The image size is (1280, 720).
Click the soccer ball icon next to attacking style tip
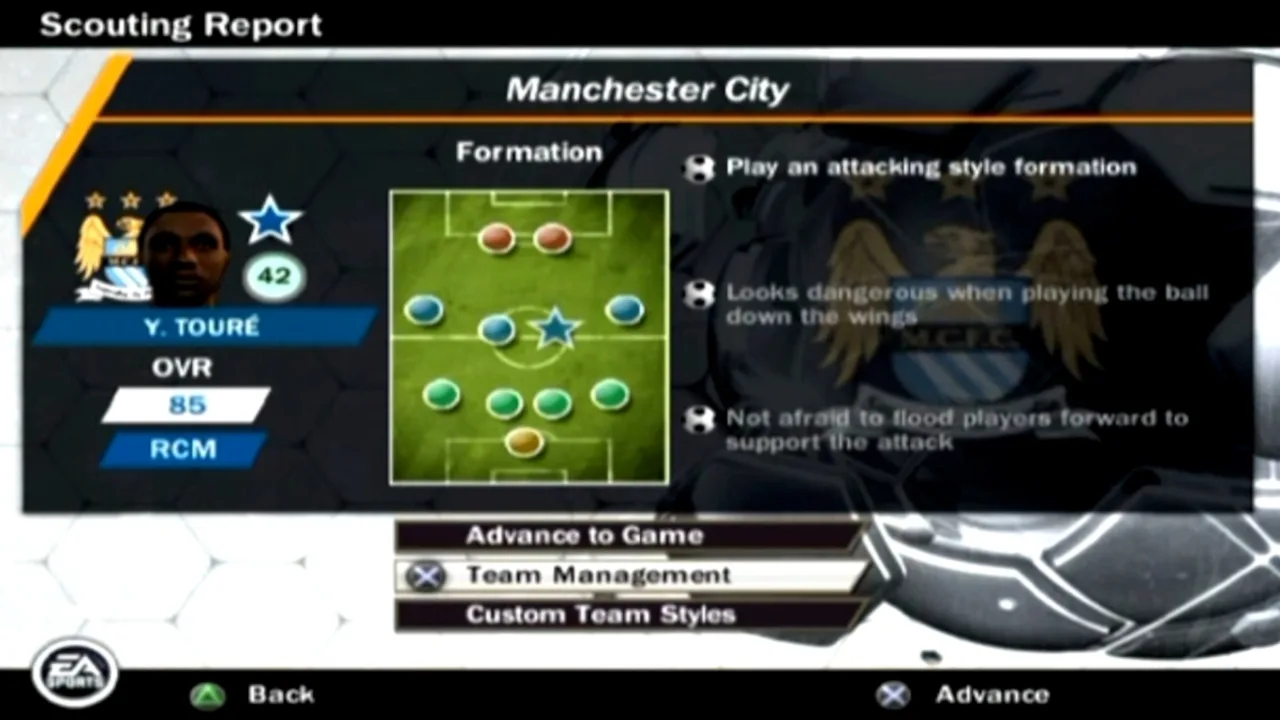click(x=698, y=167)
